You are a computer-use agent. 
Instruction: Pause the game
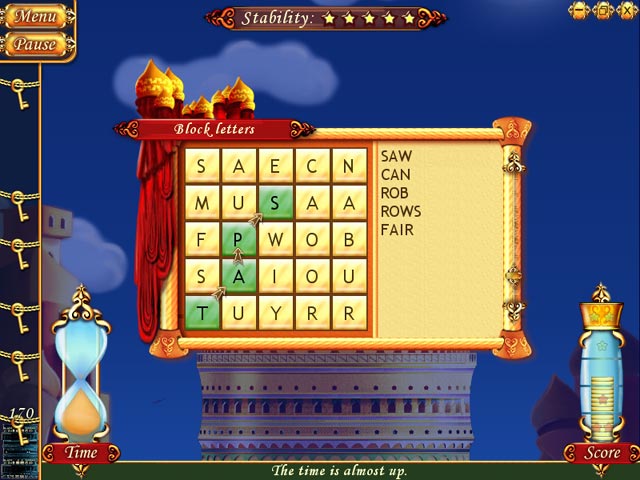[x=35, y=44]
